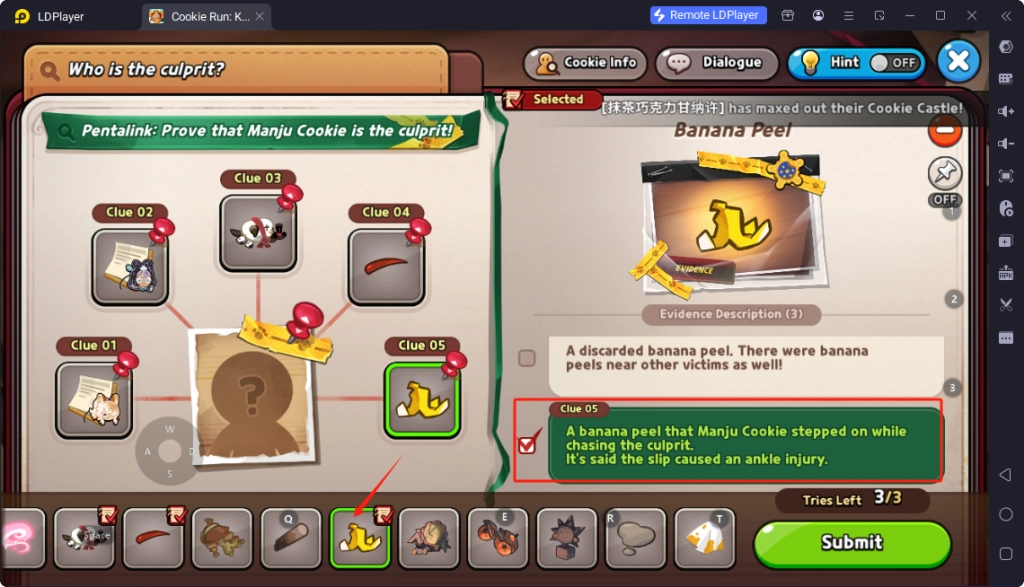The width and height of the screenshot is (1024, 587).
Task: Open the Dialogue log
Action: pyautogui.click(x=717, y=63)
